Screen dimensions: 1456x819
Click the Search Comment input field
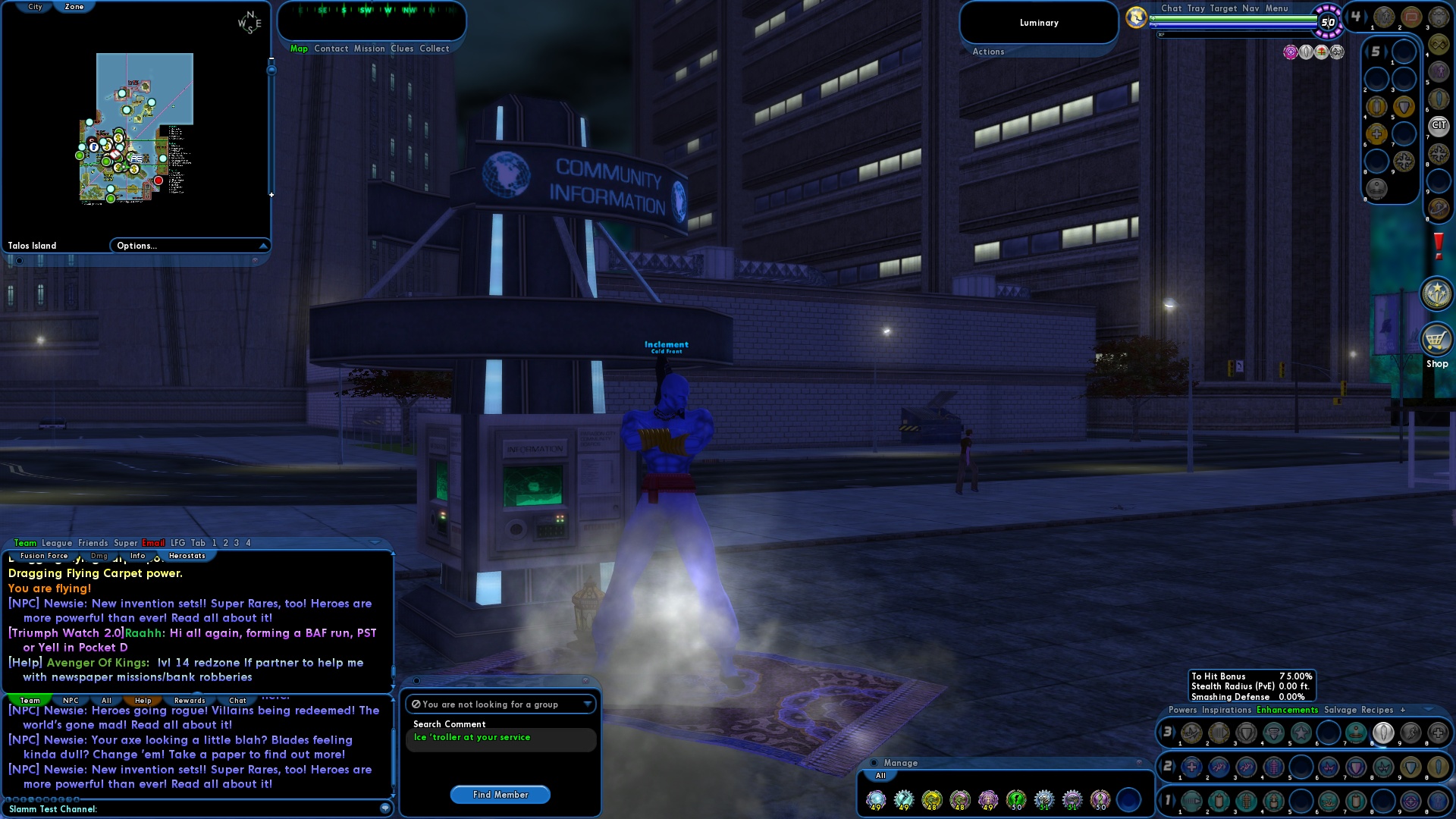click(x=500, y=738)
